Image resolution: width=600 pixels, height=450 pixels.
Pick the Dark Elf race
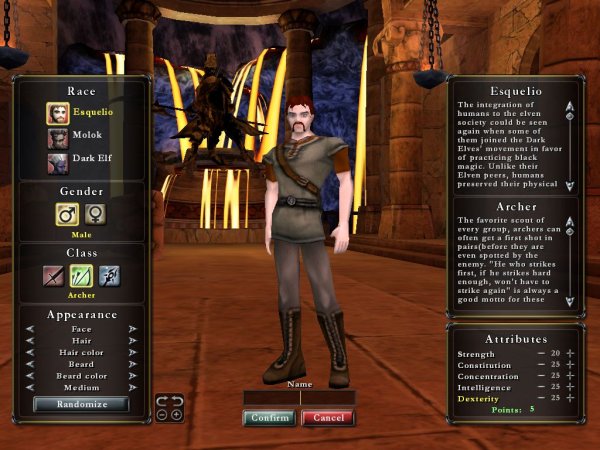(57, 159)
